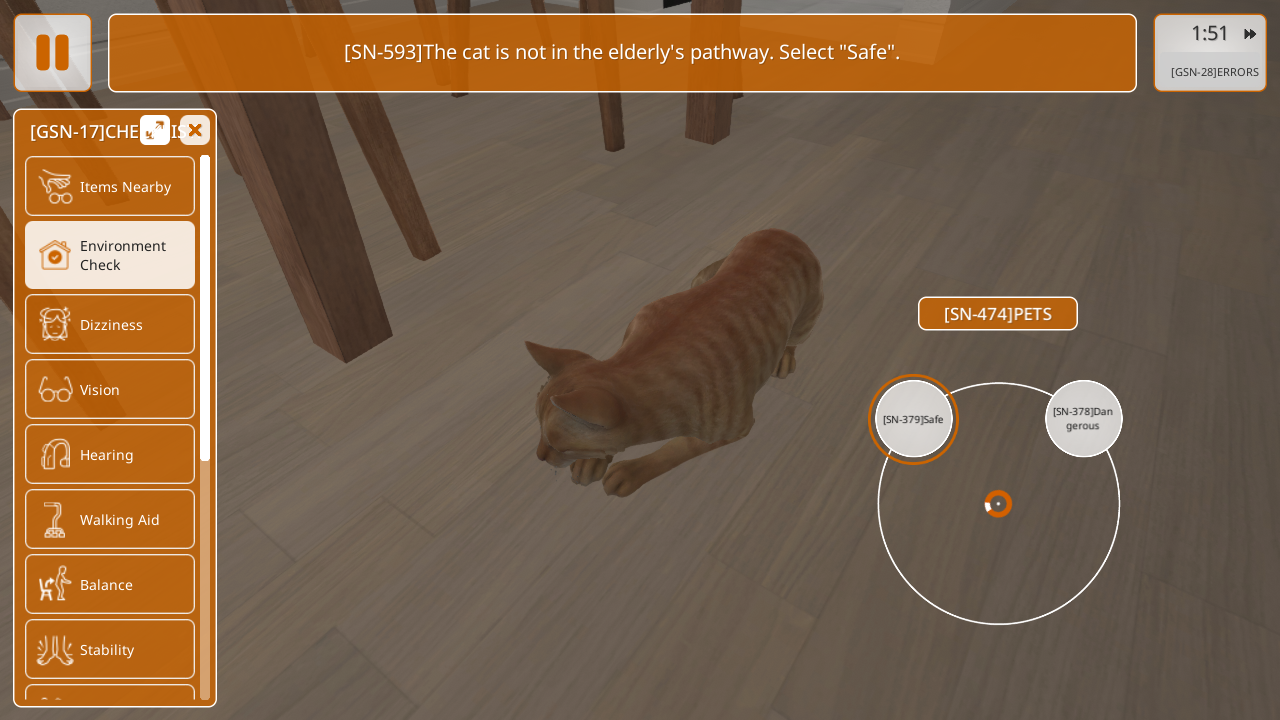Open the Hearing checklist entry
Screen dimensions: 1280x720
pyautogui.click(x=110, y=454)
